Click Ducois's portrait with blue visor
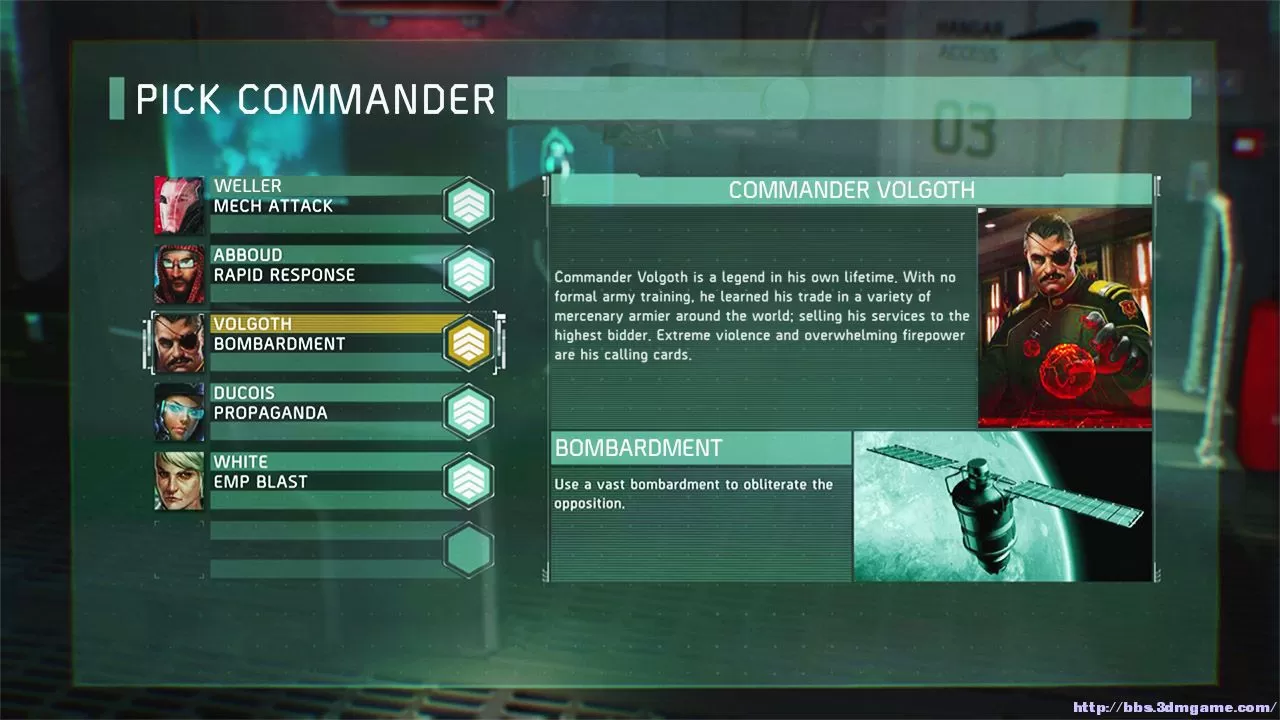 pyautogui.click(x=179, y=412)
